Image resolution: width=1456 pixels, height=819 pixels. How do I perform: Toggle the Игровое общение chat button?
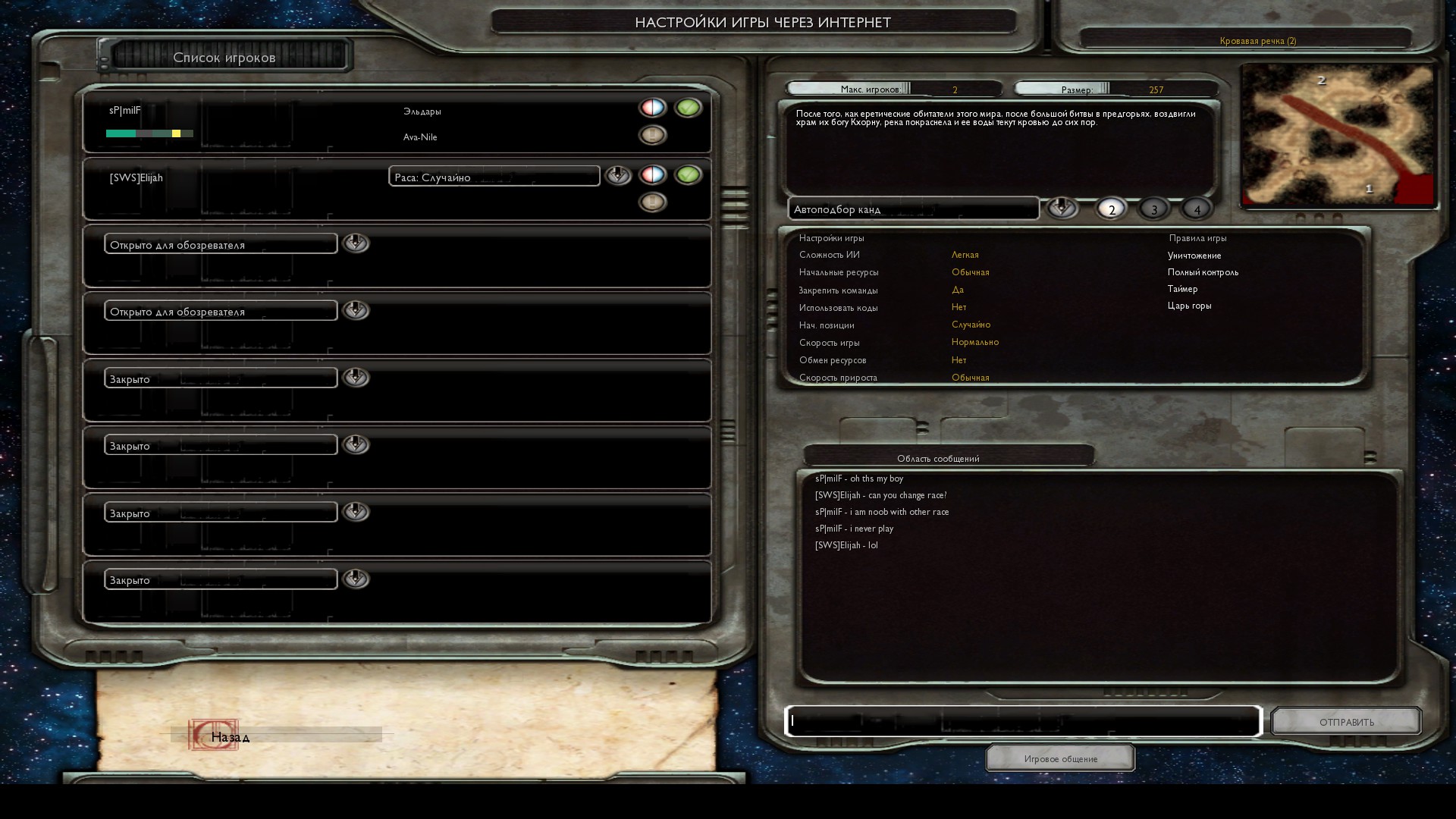click(1060, 758)
